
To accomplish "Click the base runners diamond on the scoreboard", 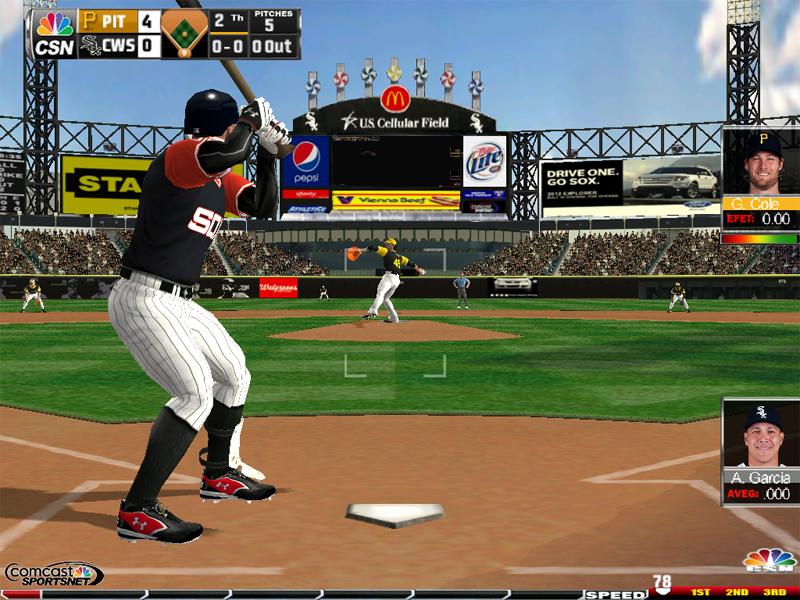I will pyautogui.click(x=184, y=34).
